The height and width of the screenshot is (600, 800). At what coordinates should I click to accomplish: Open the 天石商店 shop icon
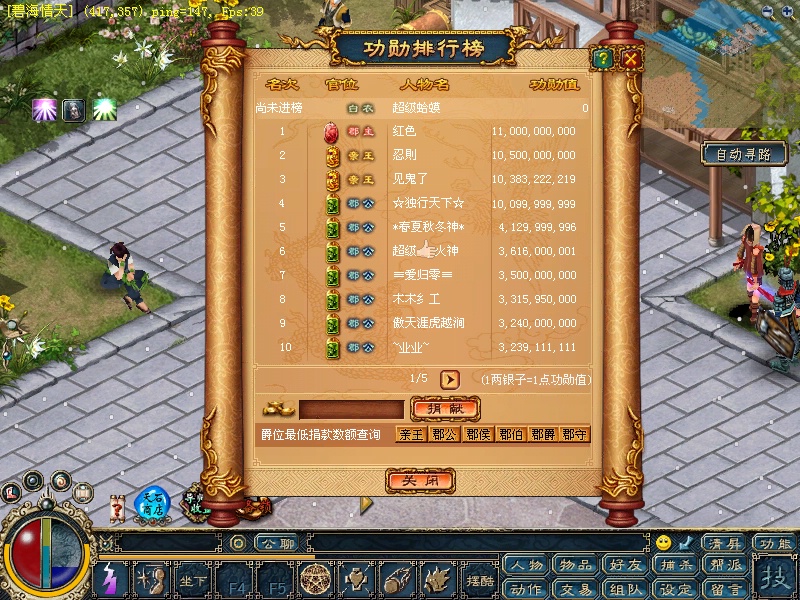click(153, 503)
